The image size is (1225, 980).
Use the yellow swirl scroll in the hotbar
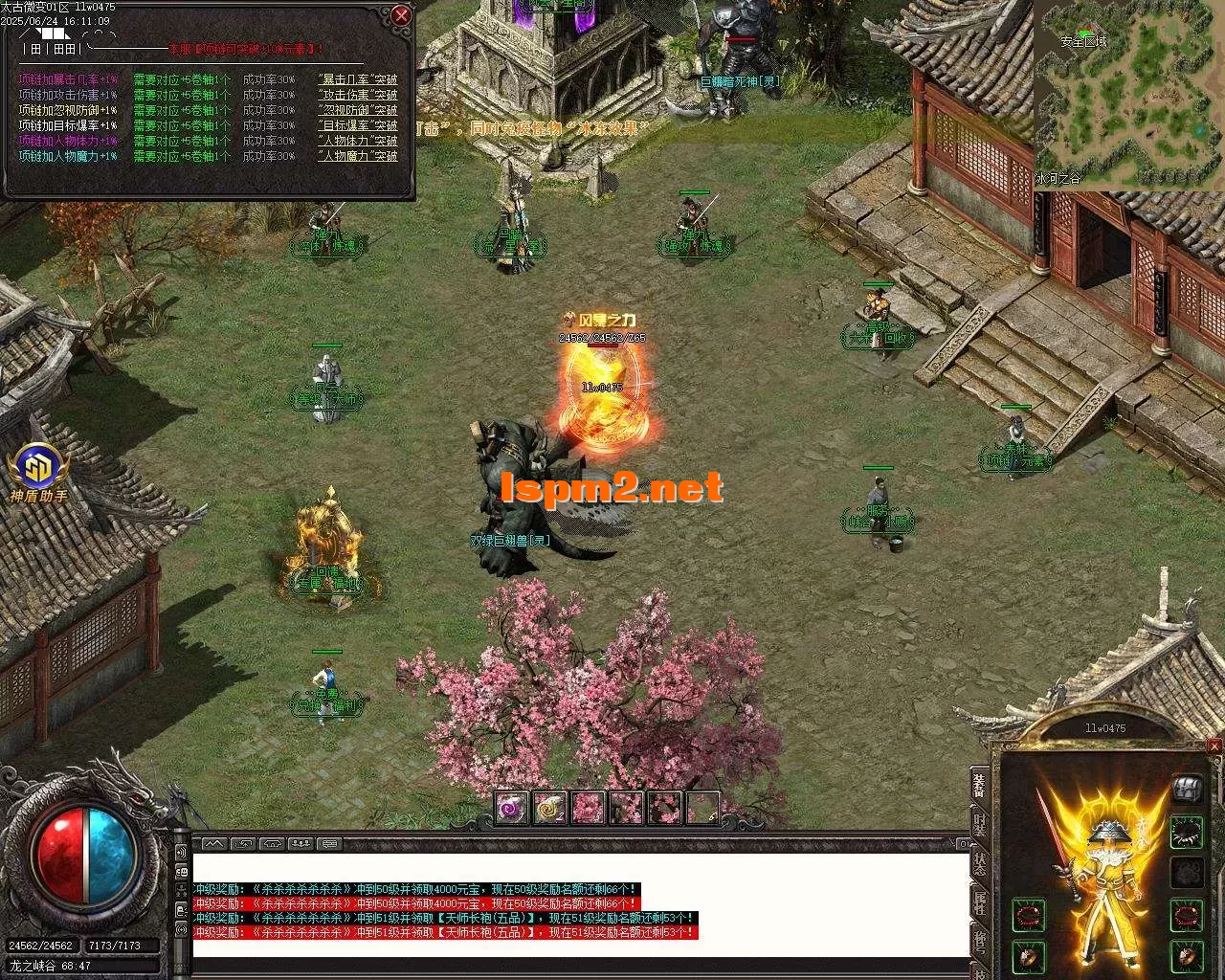[x=549, y=808]
